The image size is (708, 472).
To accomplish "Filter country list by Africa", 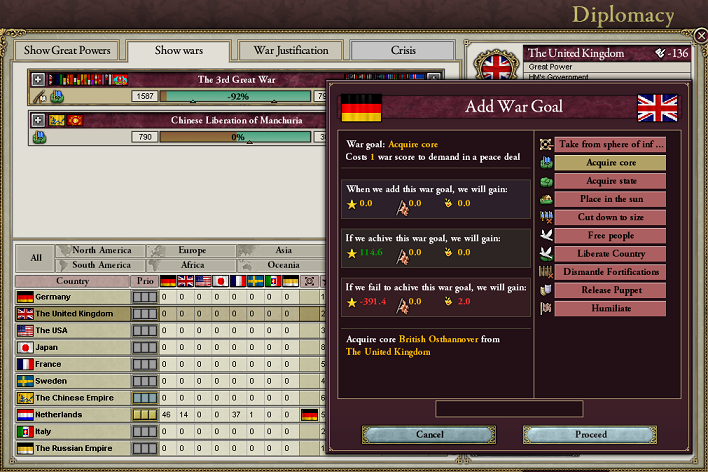I will click(190, 265).
